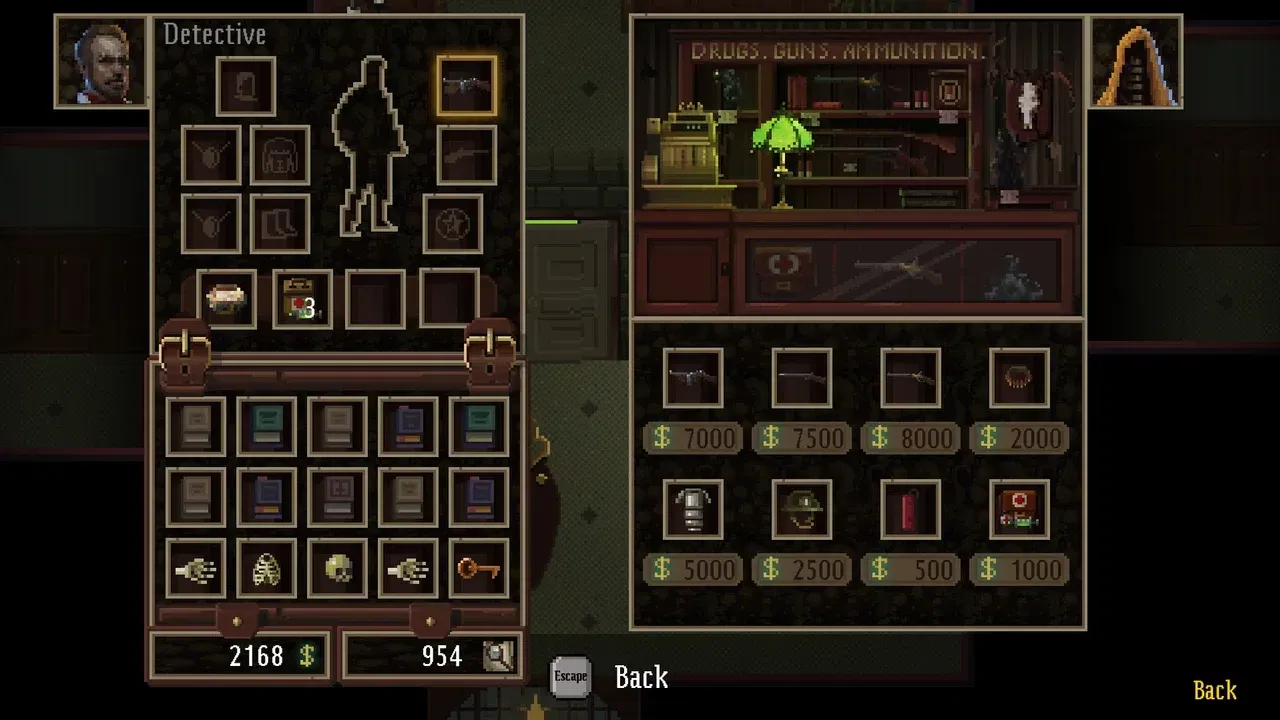Select the equipped revolver in weapon slot
Screen dimensions: 1280x720
pos(467,84)
